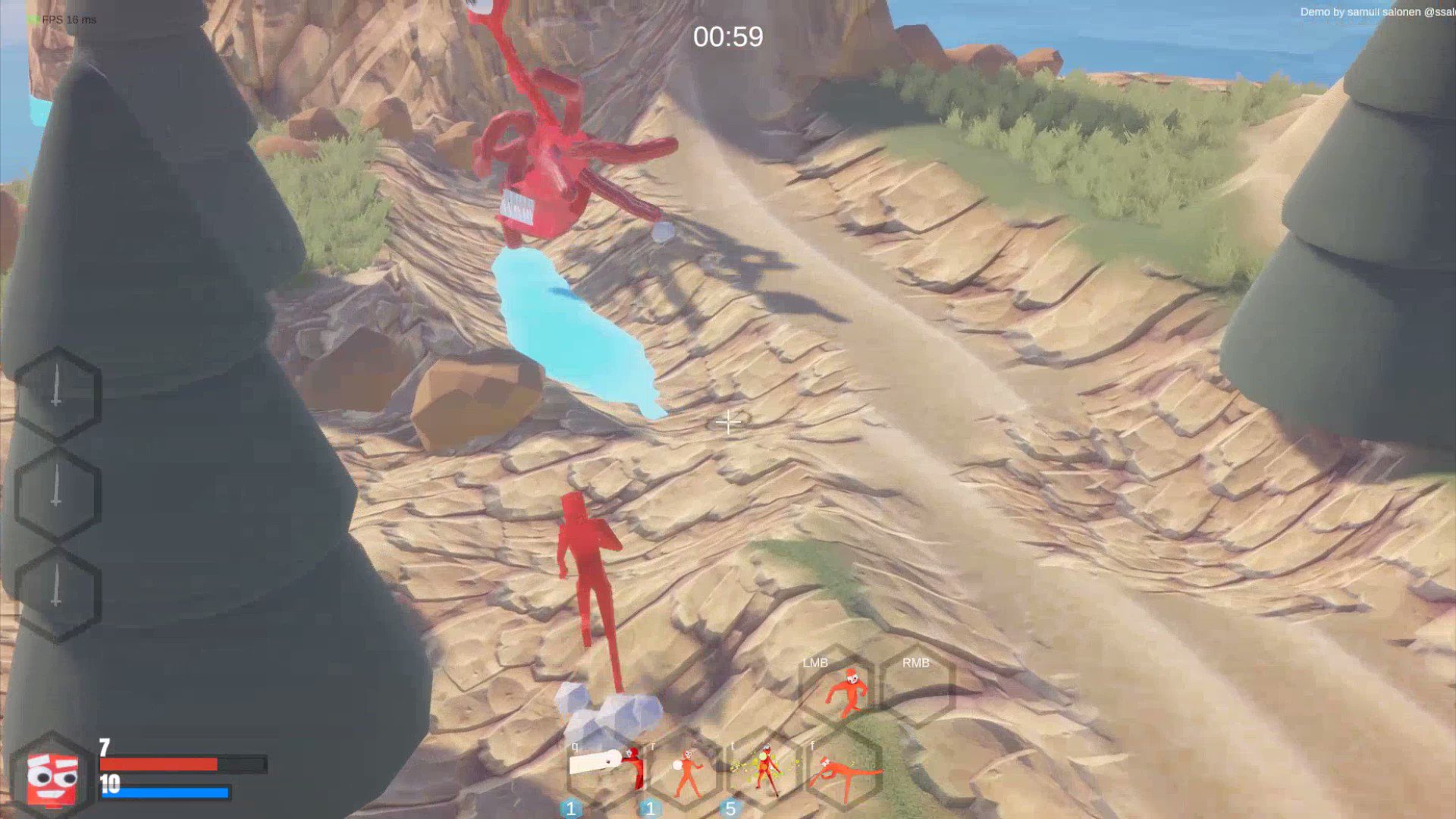1456x819 pixels.
Task: Trigger the kick ability bound to f
Action: point(844,767)
